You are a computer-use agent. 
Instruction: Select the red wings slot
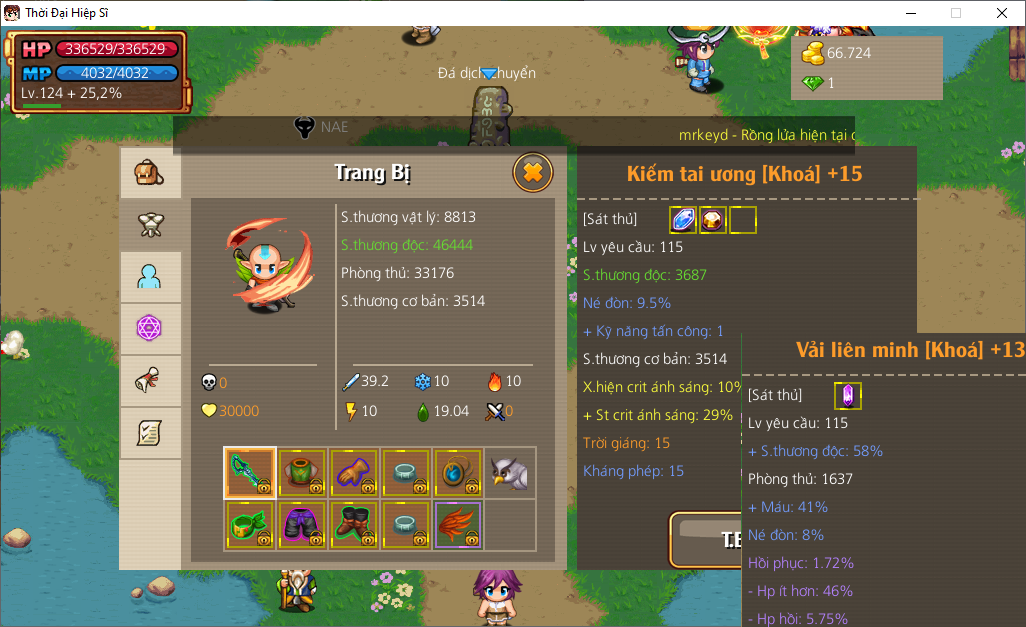(x=458, y=525)
